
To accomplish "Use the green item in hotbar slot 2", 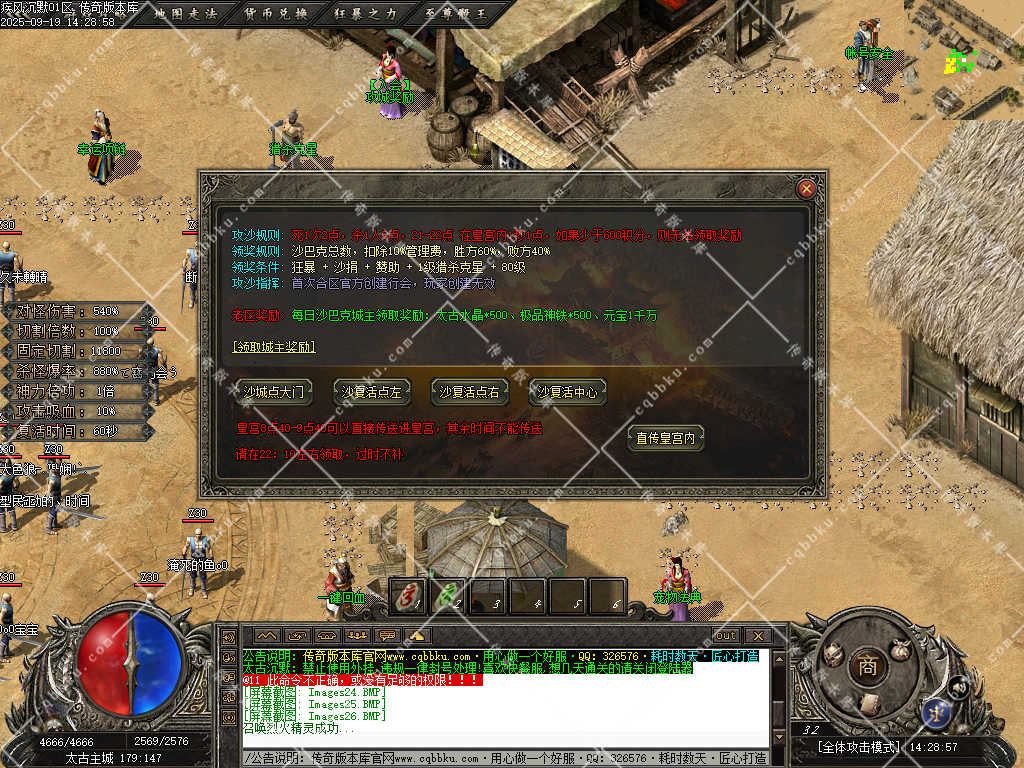I will 448,596.
